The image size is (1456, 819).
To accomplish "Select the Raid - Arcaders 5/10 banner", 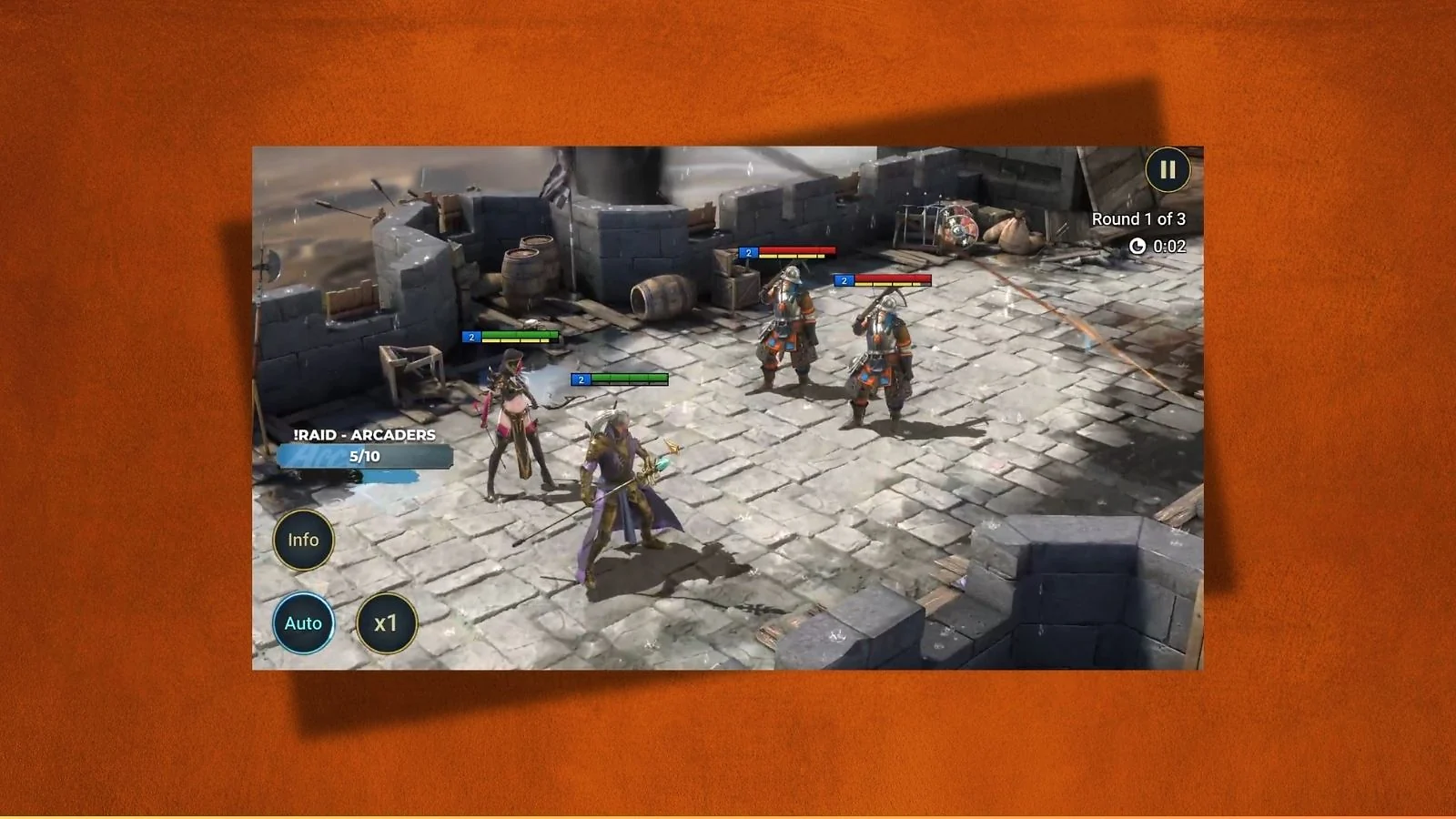I will coord(364,447).
